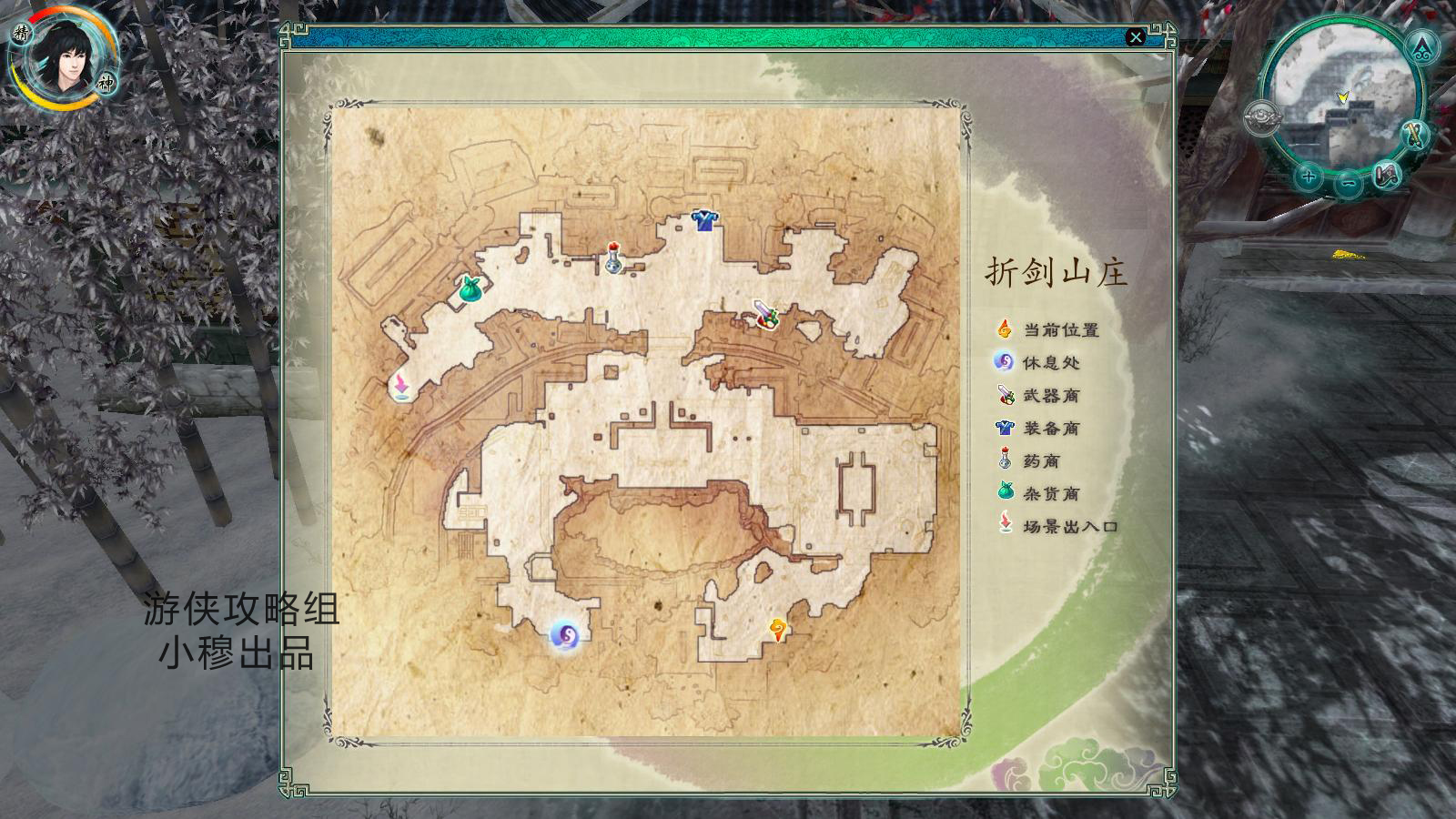Click the bamboo scroll icon on minimap
The image size is (1456, 819).
coord(1413,136)
